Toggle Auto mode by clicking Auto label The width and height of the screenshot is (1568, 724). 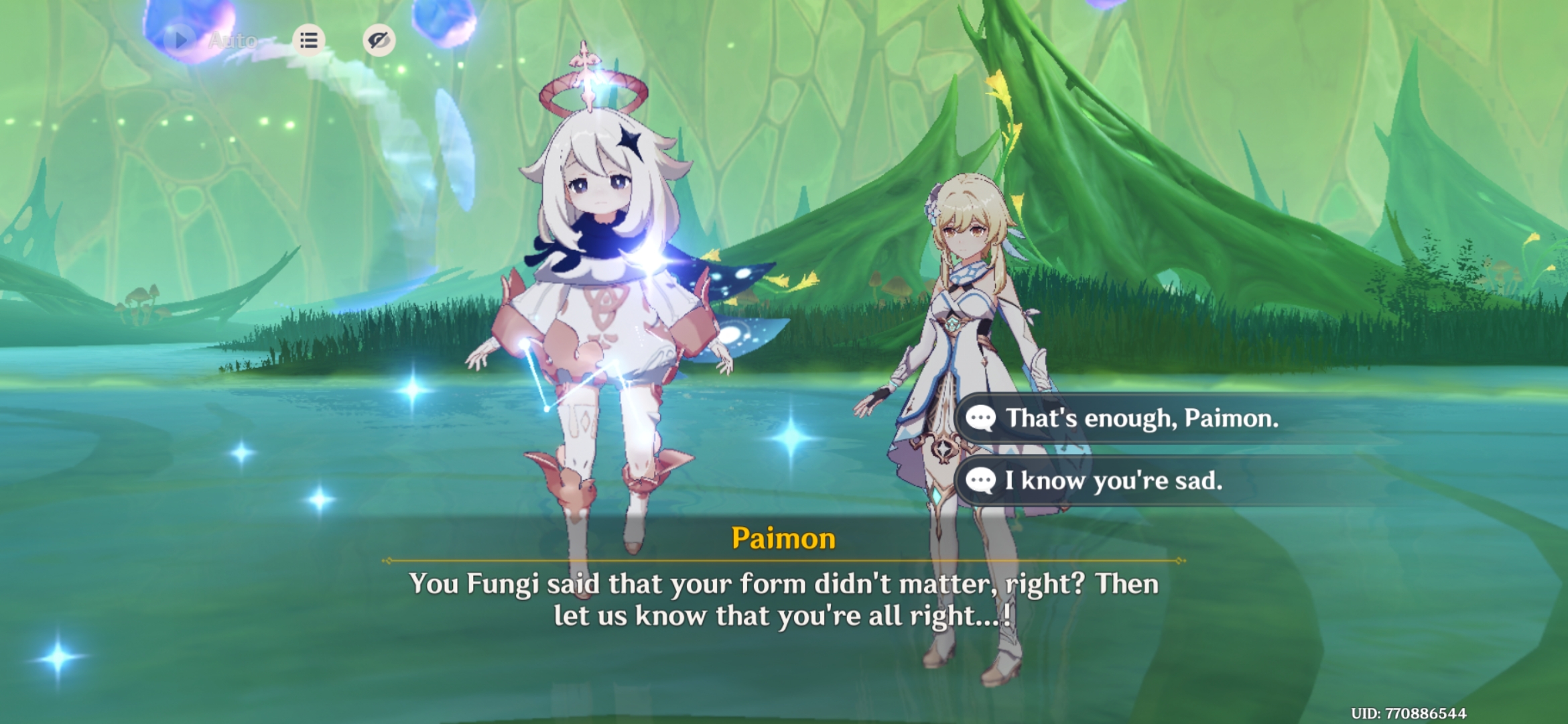click(231, 40)
